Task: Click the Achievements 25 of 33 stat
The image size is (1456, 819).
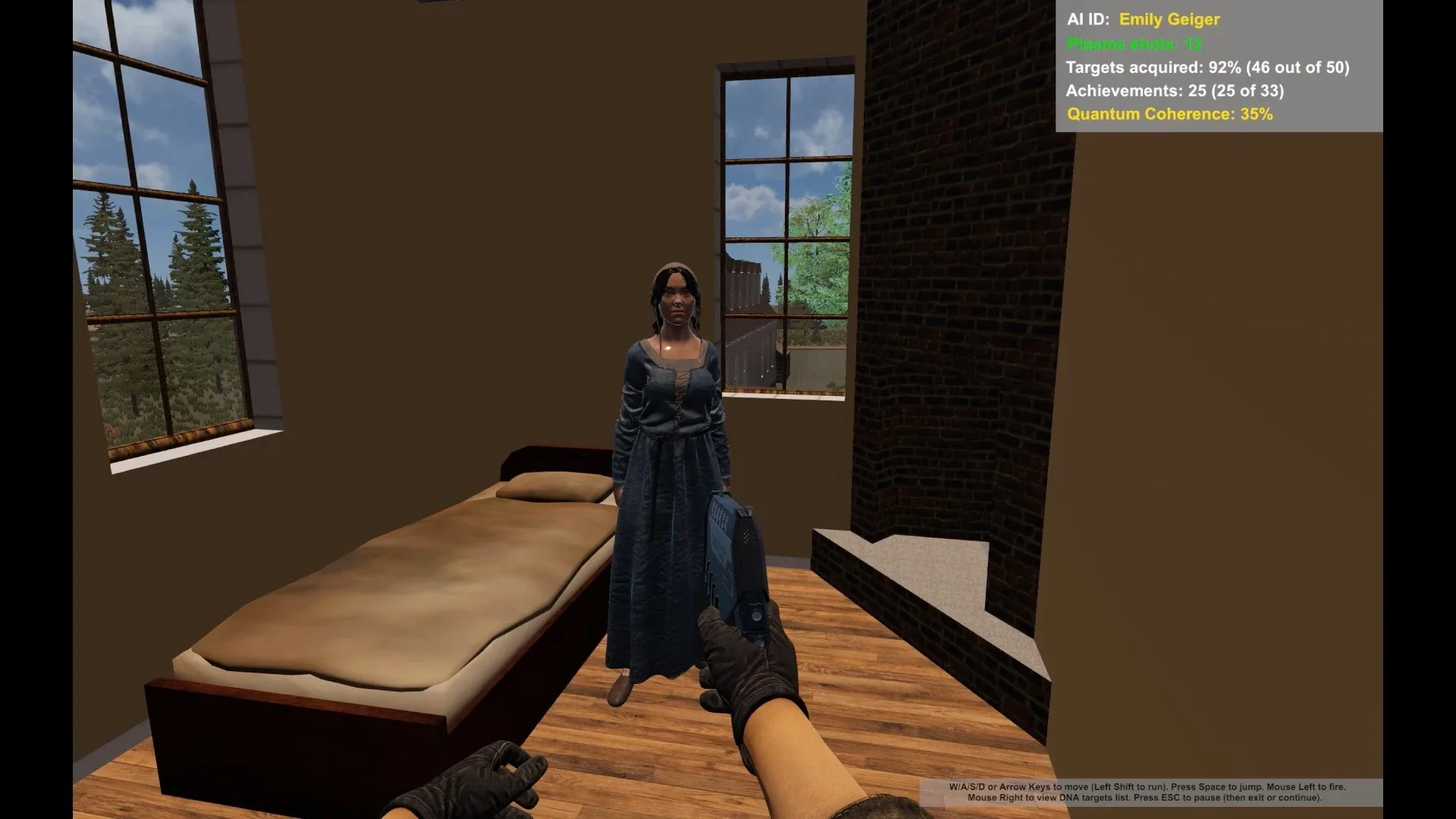Action: click(x=1175, y=91)
